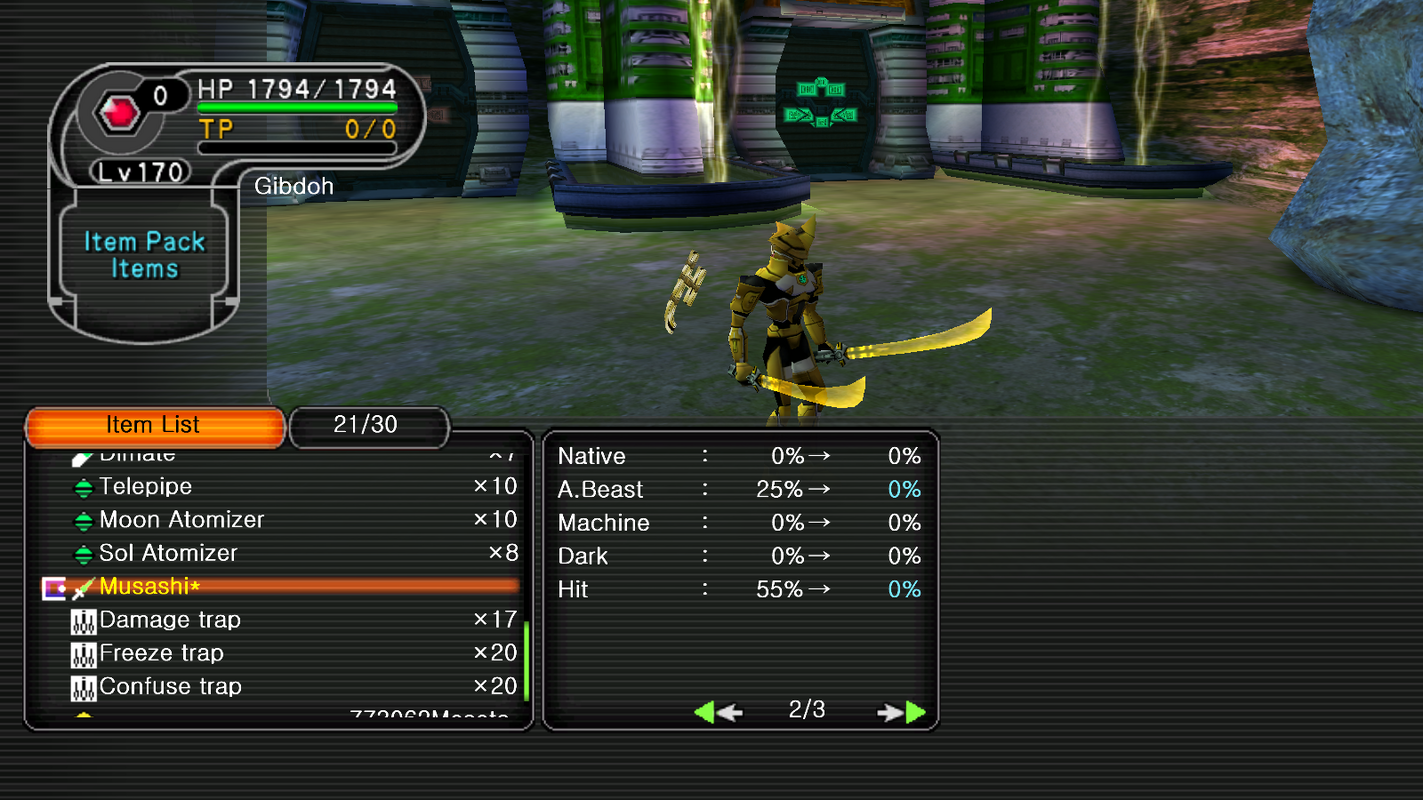Select the Damage trap row
Image resolution: width=1423 pixels, height=800 pixels.
click(x=170, y=620)
